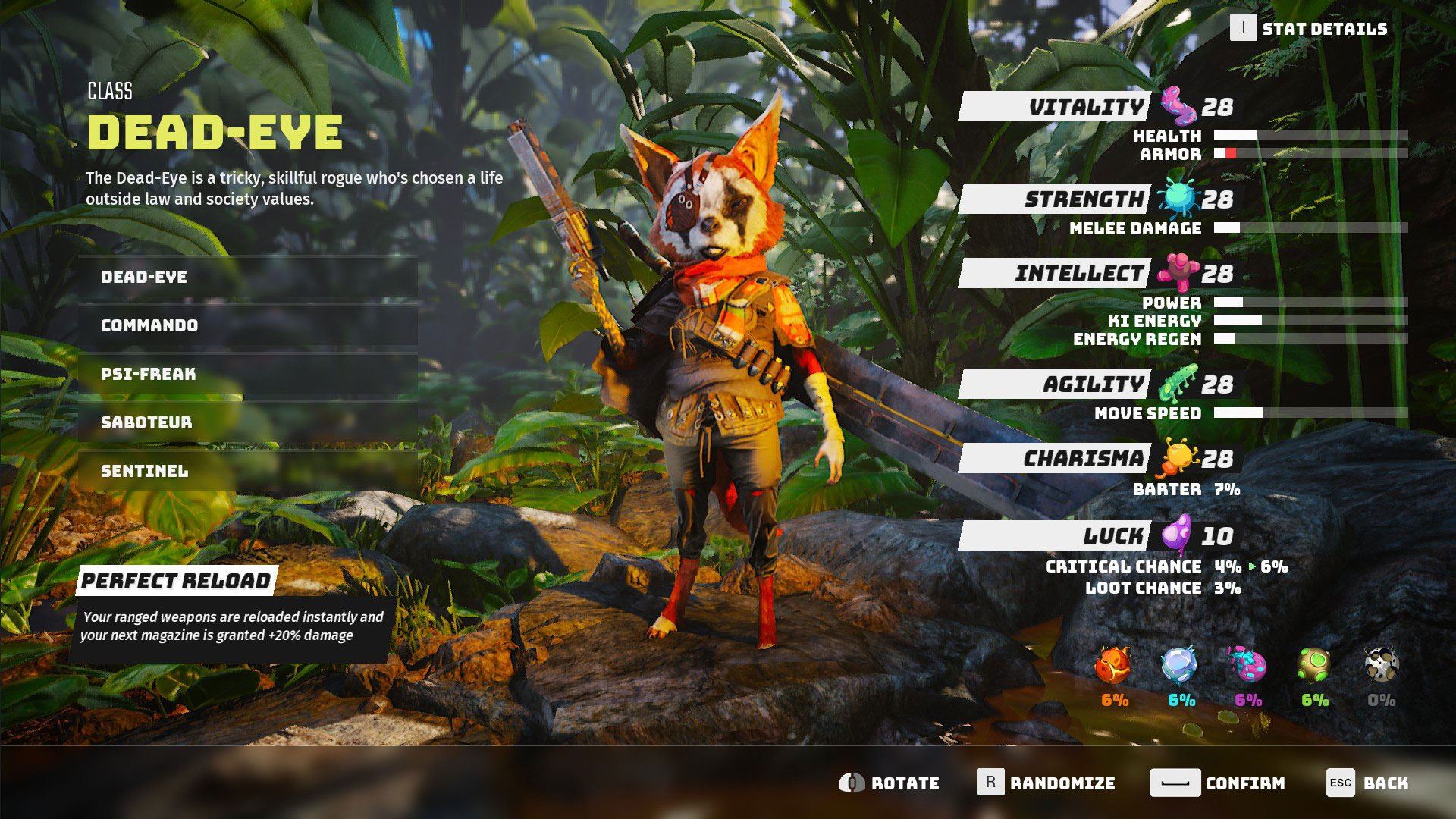Screen dimensions: 1456x819
Task: Pick the Psi-Freak class
Action: pos(247,374)
